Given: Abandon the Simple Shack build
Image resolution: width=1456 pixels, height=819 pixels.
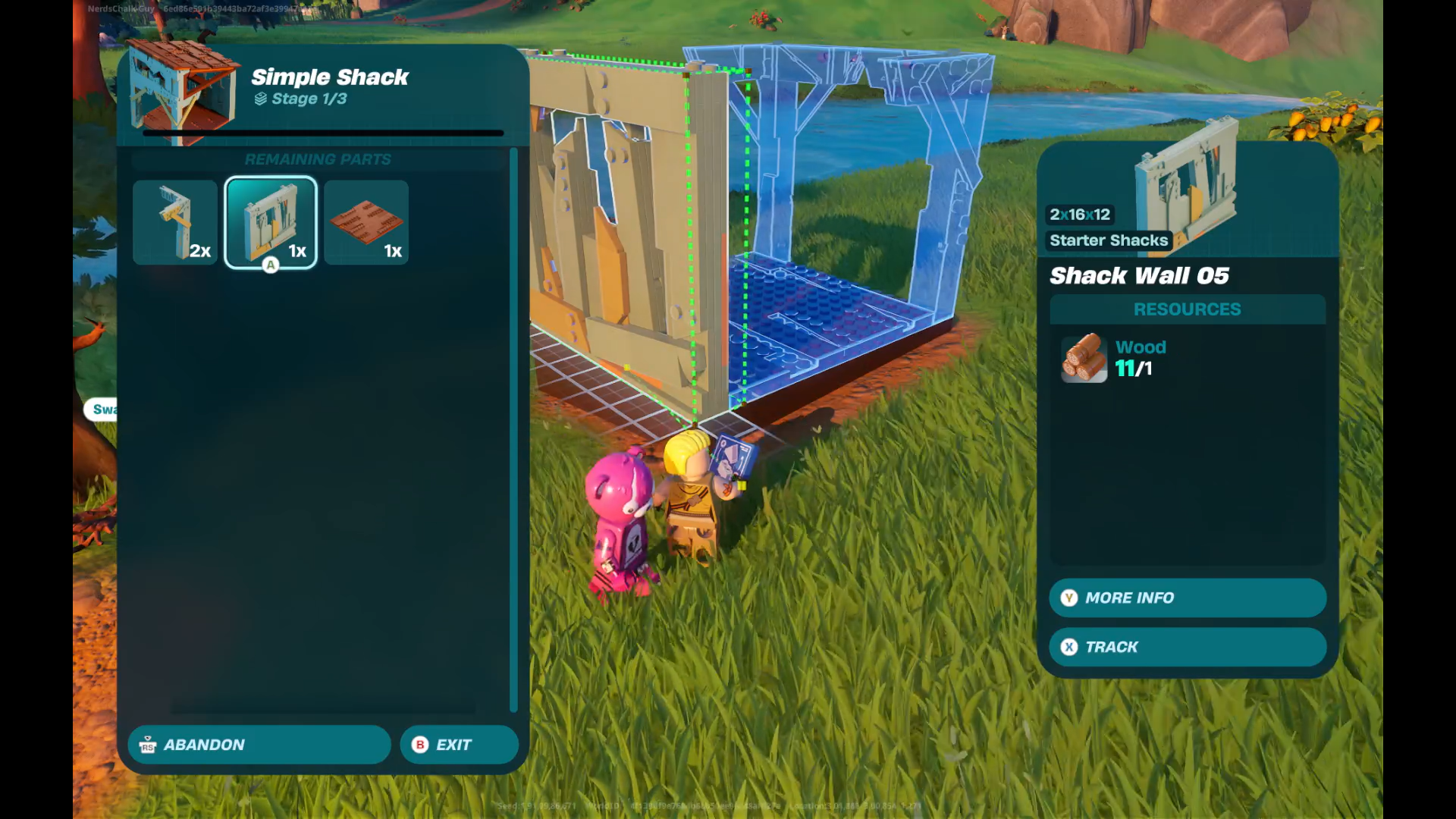Looking at the screenshot, I should pyautogui.click(x=259, y=745).
